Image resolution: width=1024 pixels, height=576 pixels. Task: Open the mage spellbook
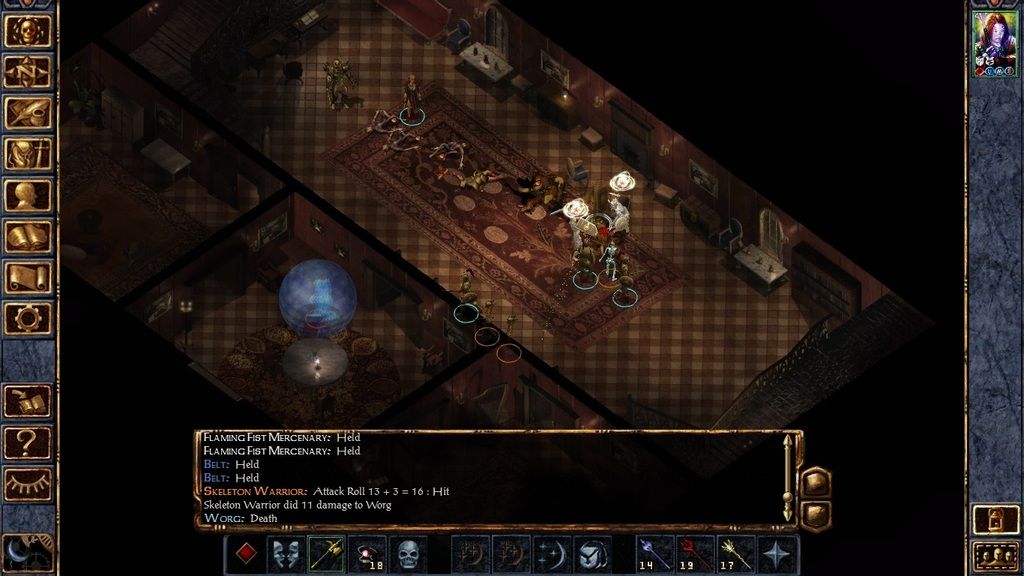pyautogui.click(x=28, y=237)
